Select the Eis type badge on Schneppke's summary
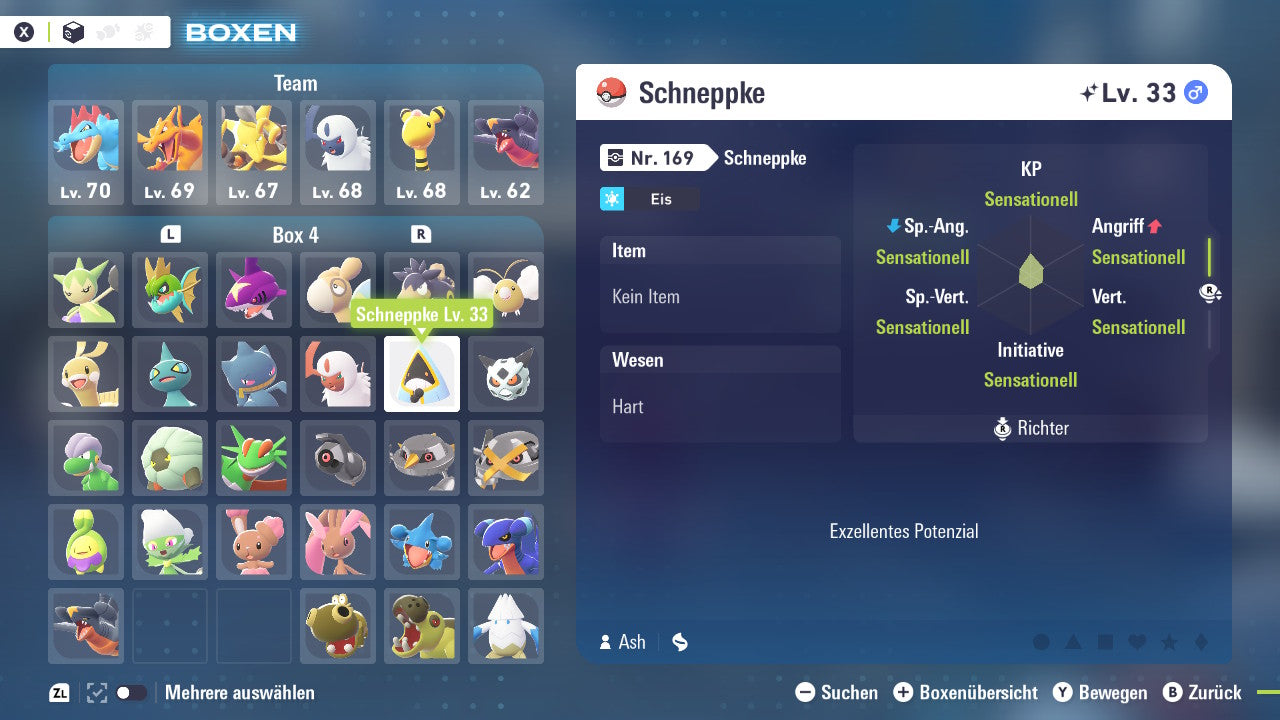Image resolution: width=1280 pixels, height=720 pixels. click(x=644, y=199)
